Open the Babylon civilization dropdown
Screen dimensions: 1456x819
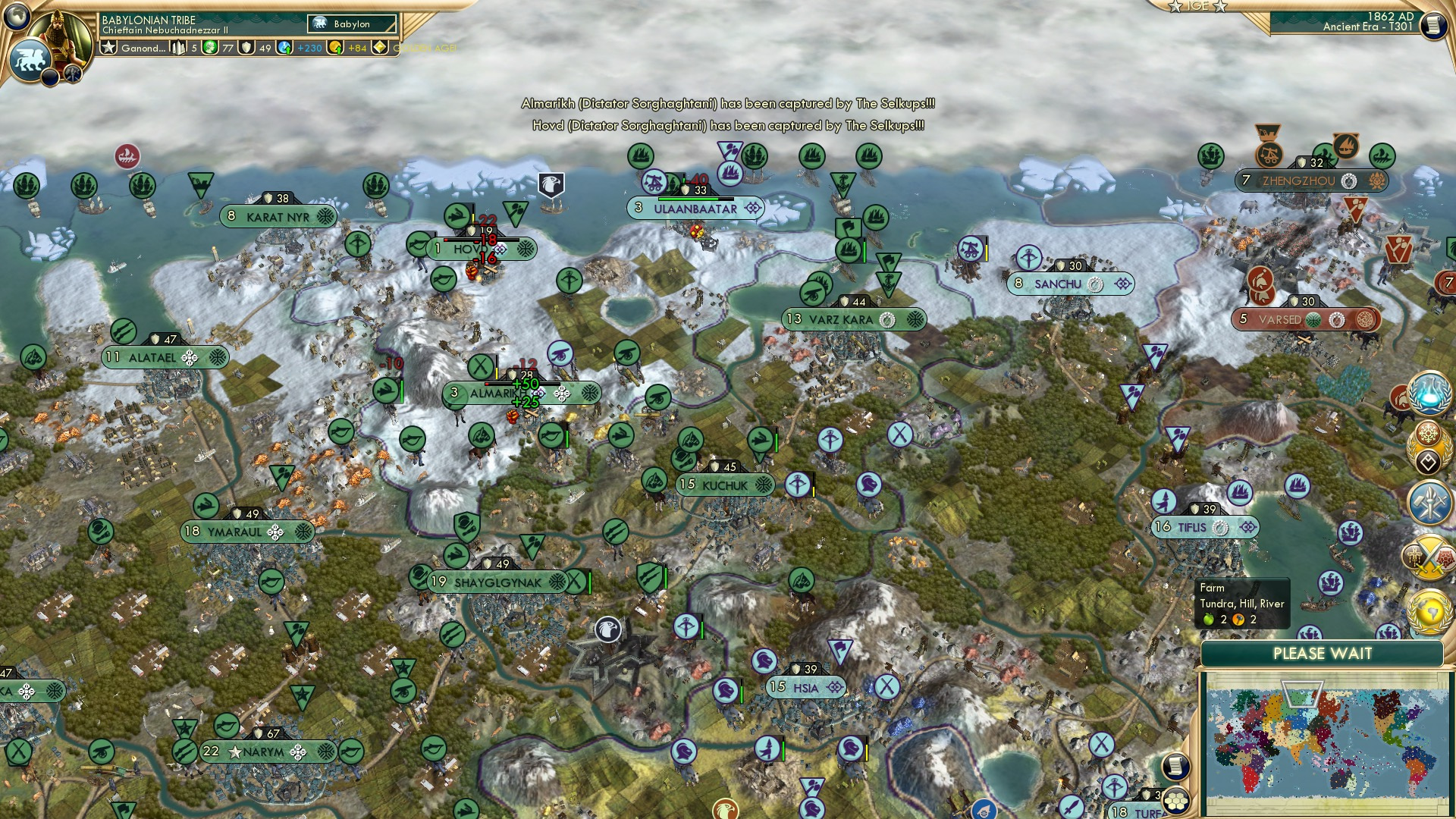(x=351, y=25)
